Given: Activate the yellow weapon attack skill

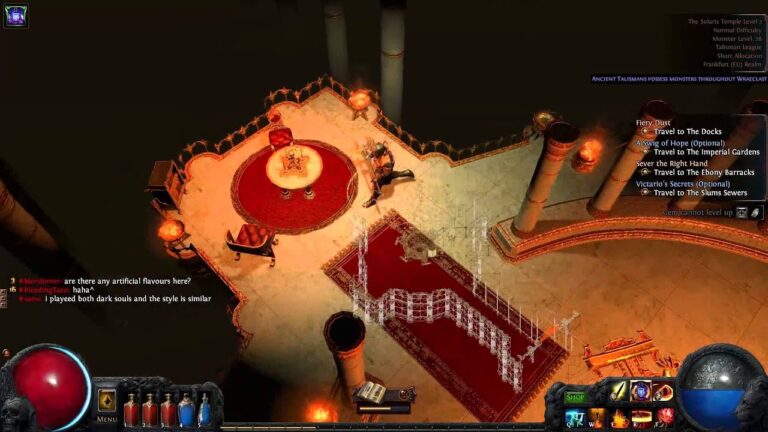Looking at the screenshot, I should click(619, 392).
